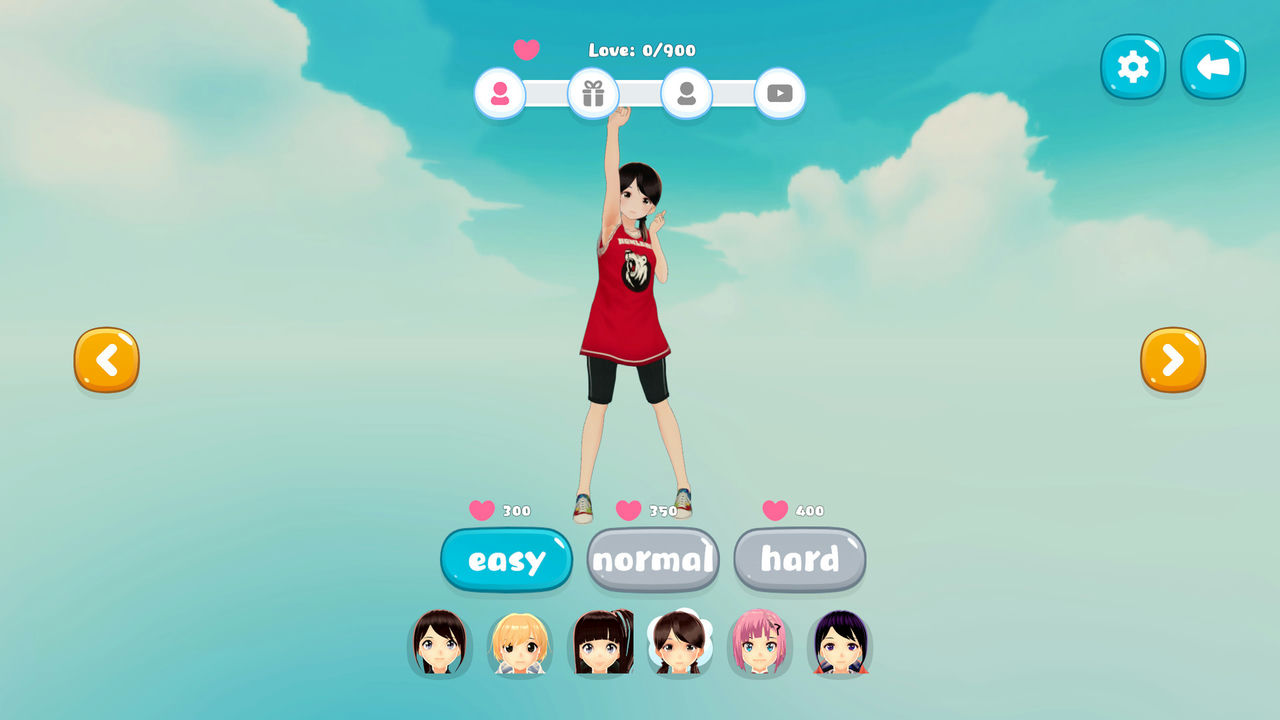The width and height of the screenshot is (1280, 720).
Task: Show the previous character with left arrow
Action: pyautogui.click(x=106, y=360)
